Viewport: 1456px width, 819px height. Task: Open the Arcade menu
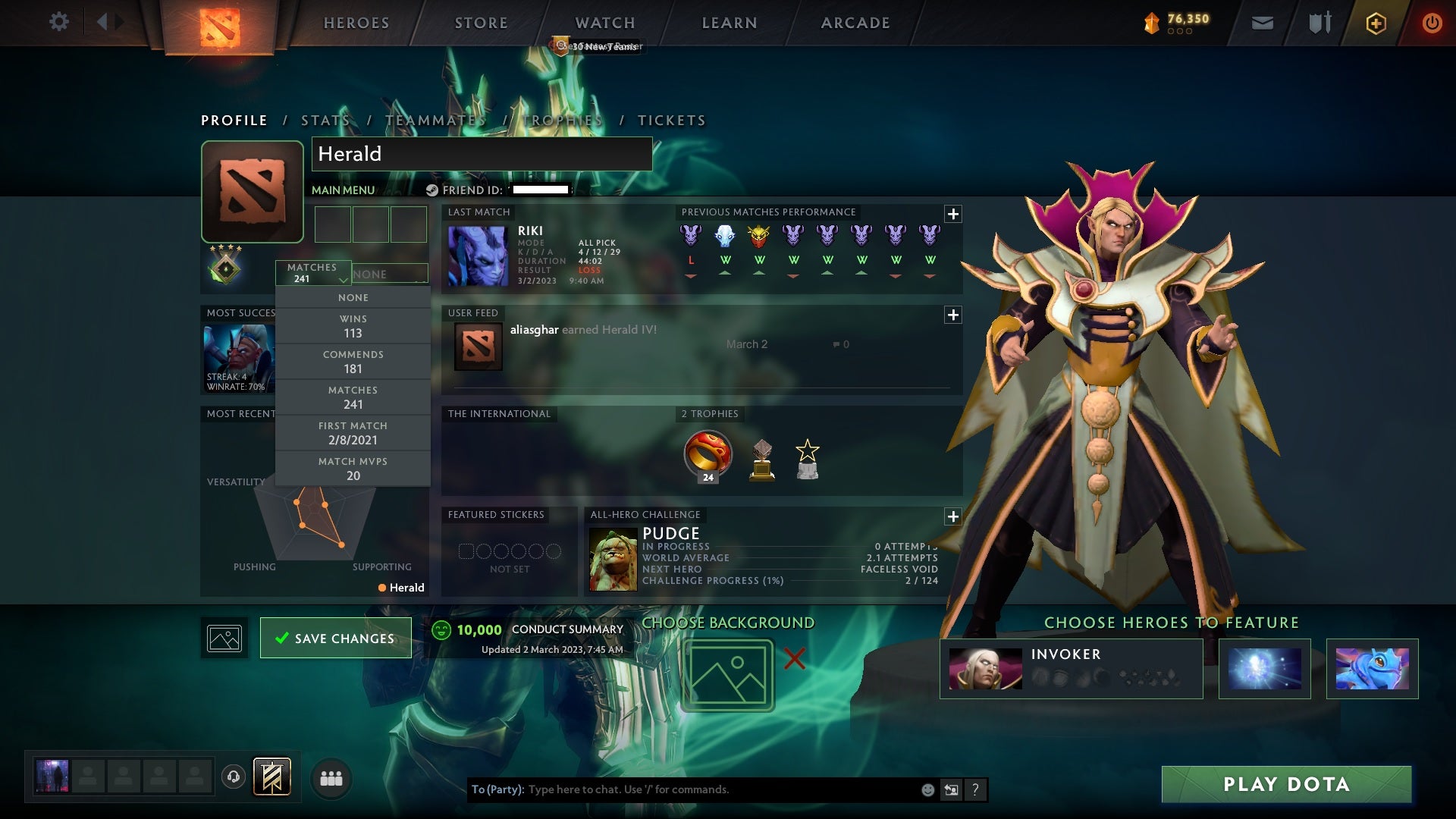tap(855, 23)
